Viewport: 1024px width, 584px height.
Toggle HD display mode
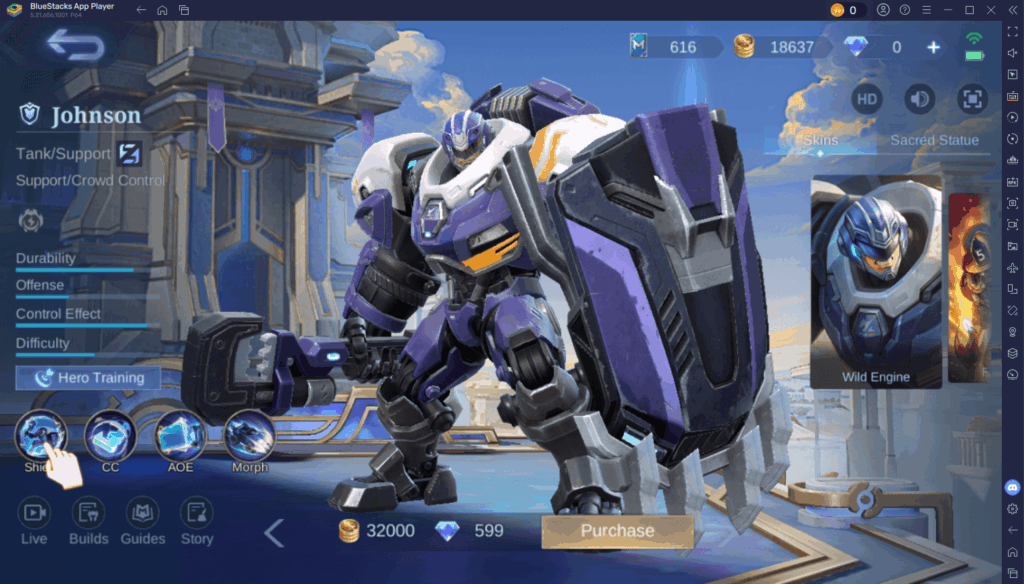[x=867, y=98]
